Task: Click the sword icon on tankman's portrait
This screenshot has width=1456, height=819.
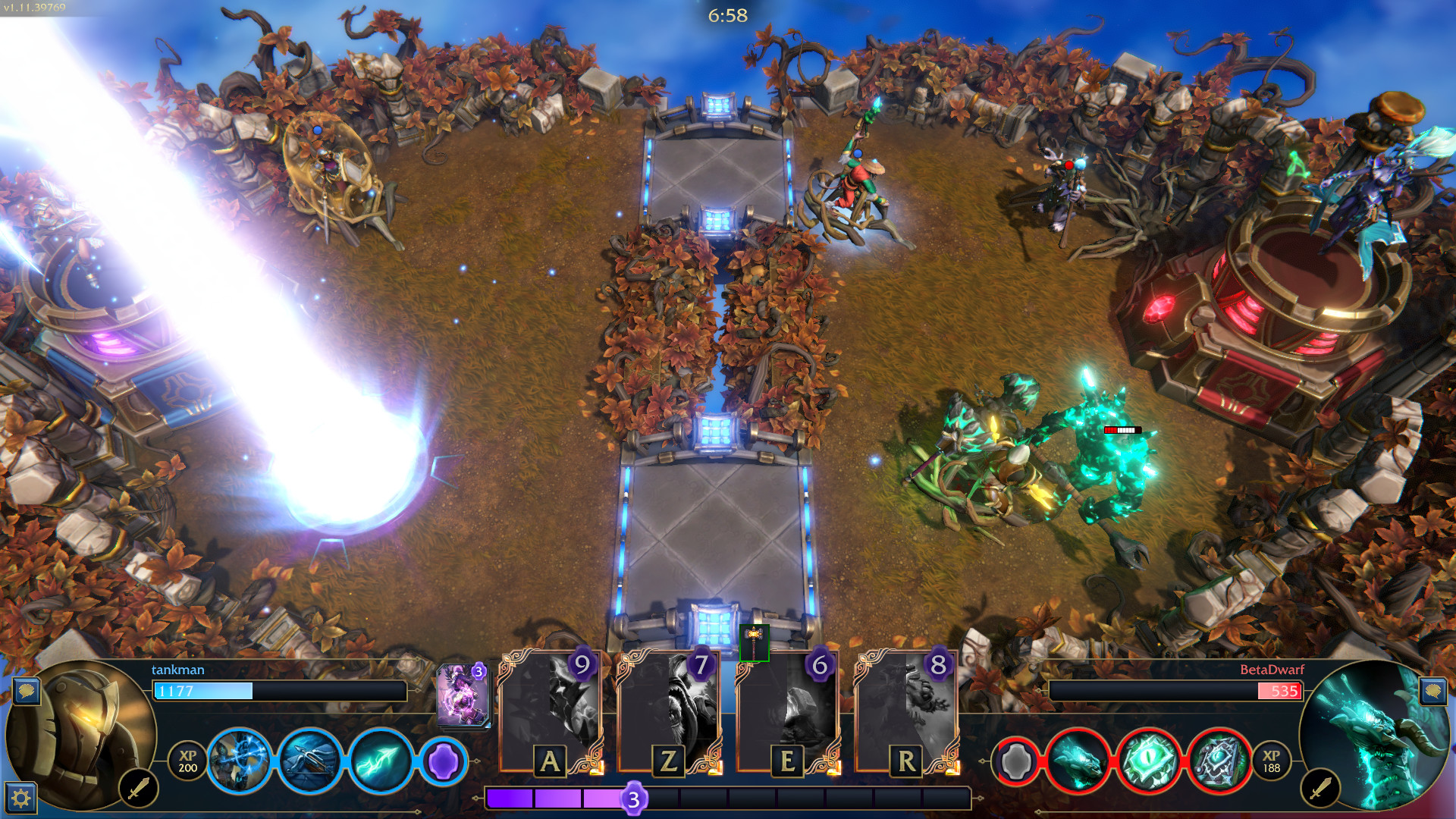Action: [x=139, y=789]
